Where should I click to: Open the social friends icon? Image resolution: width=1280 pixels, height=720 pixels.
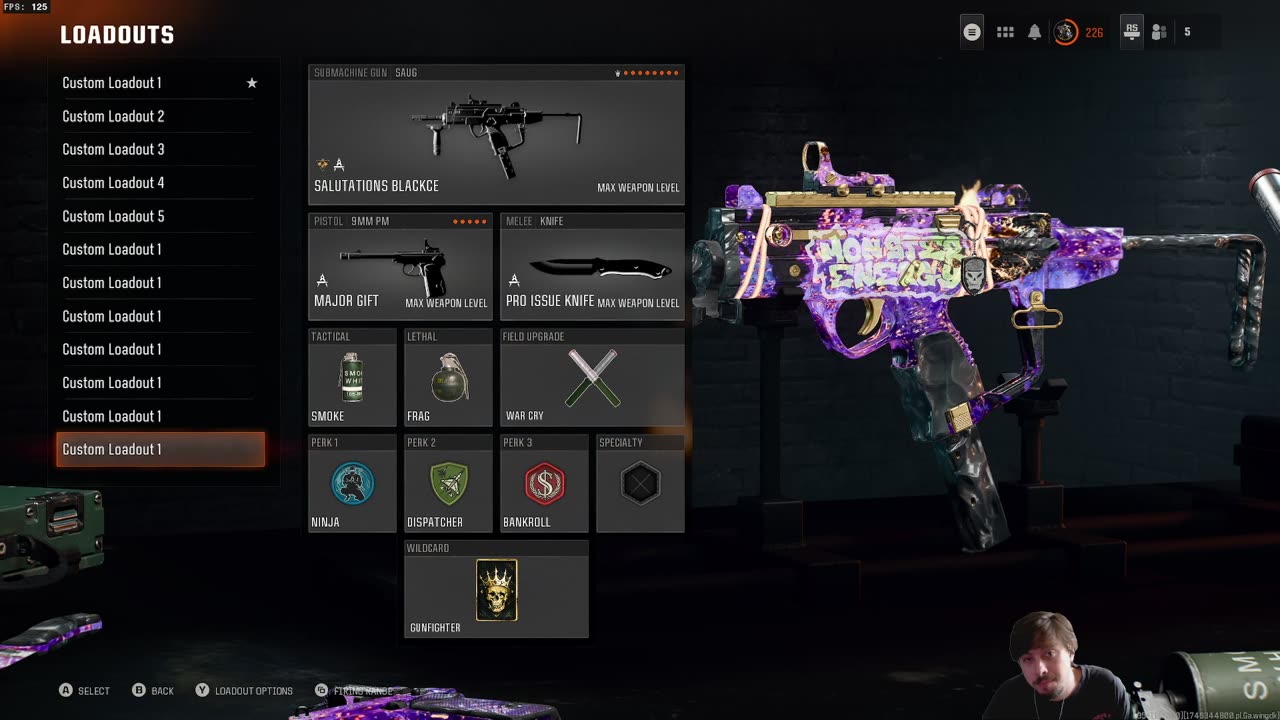[x=1159, y=32]
